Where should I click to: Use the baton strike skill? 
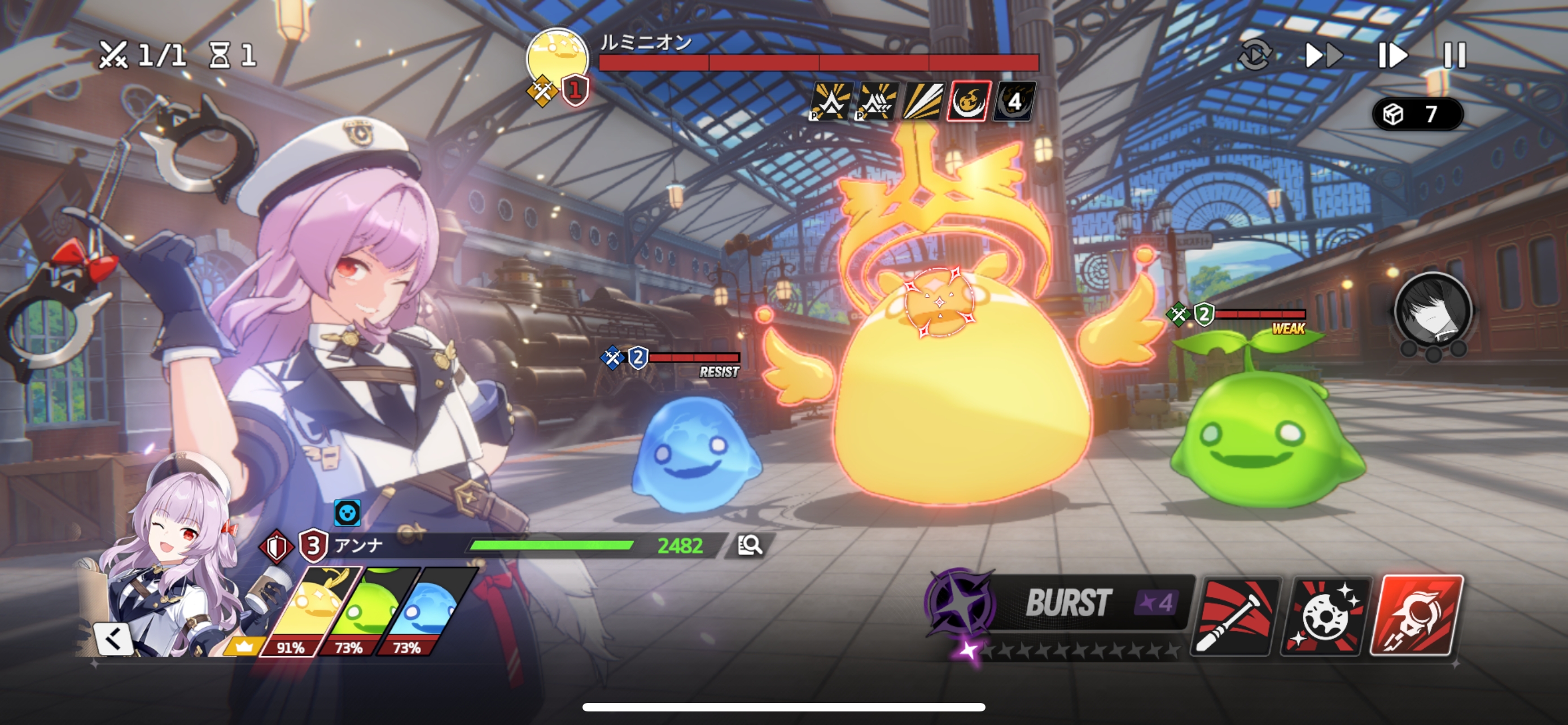click(x=1236, y=616)
